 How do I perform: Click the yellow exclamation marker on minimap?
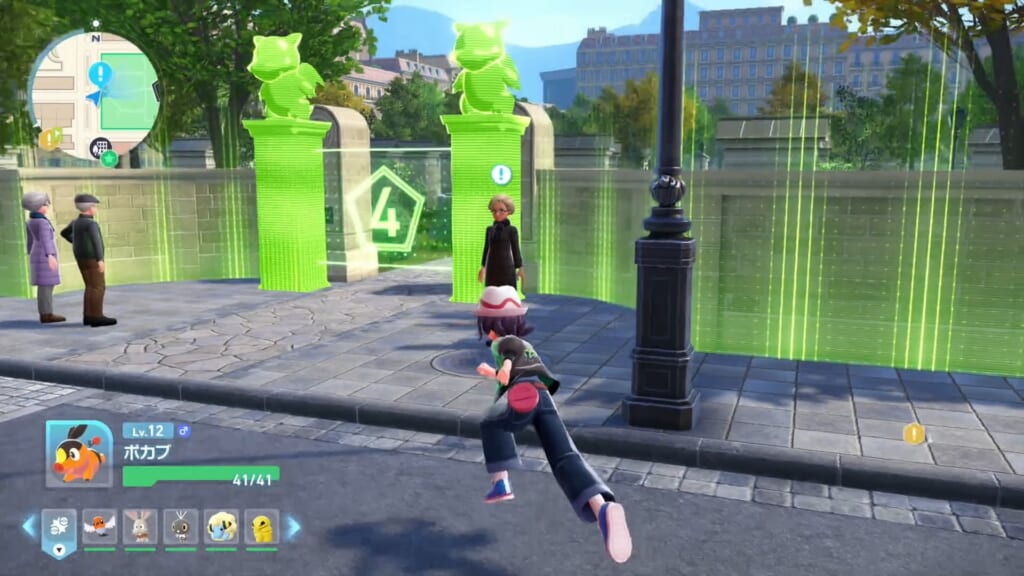[49, 139]
